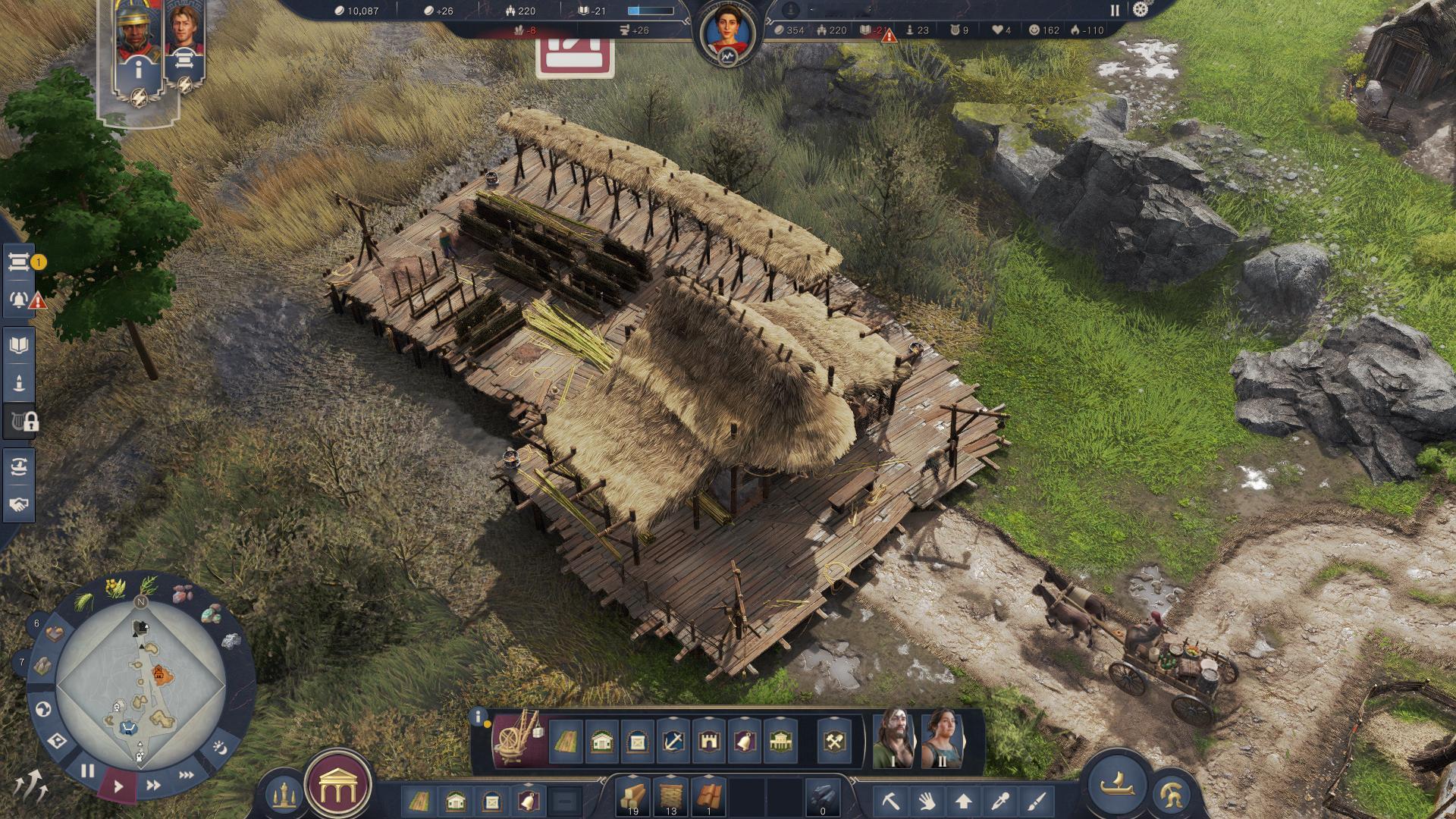Activate the pickaxe demolish tool

[890, 800]
